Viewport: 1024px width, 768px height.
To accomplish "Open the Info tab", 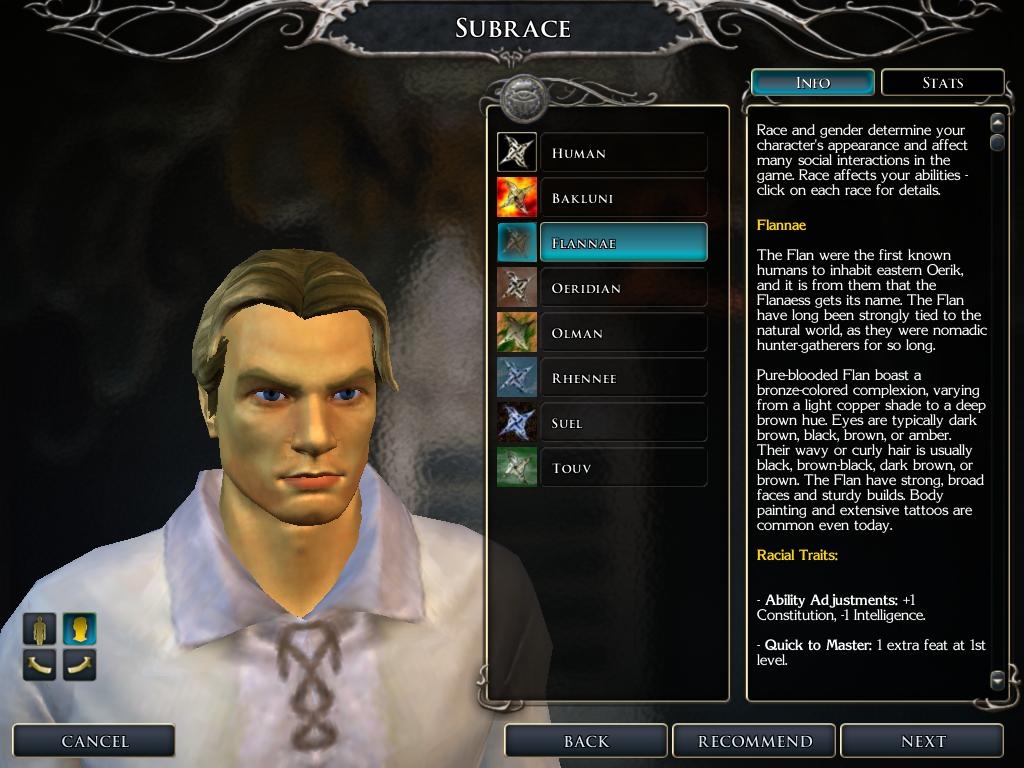I will click(x=812, y=83).
